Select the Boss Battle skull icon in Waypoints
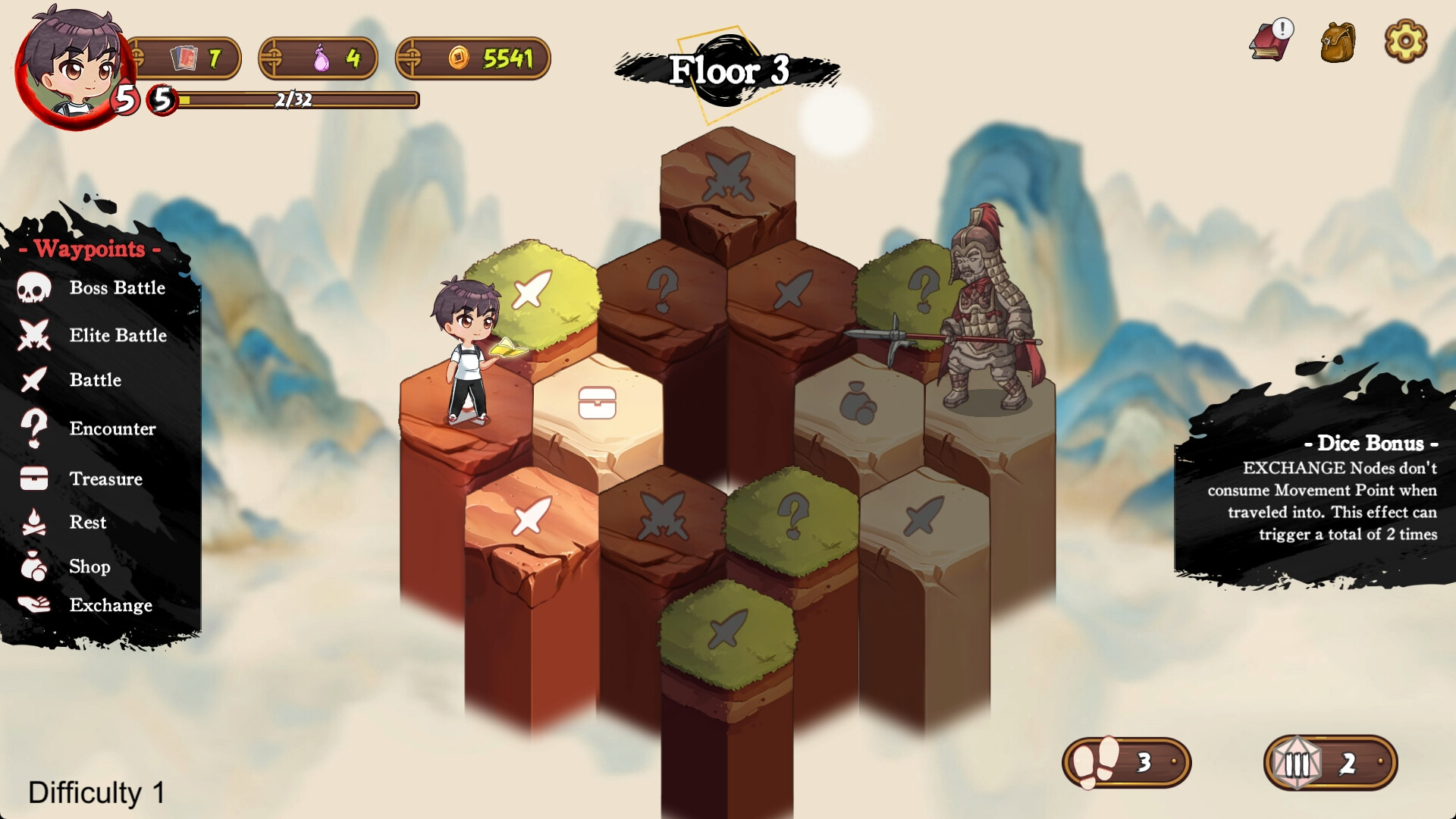The image size is (1456, 819). click(x=34, y=287)
